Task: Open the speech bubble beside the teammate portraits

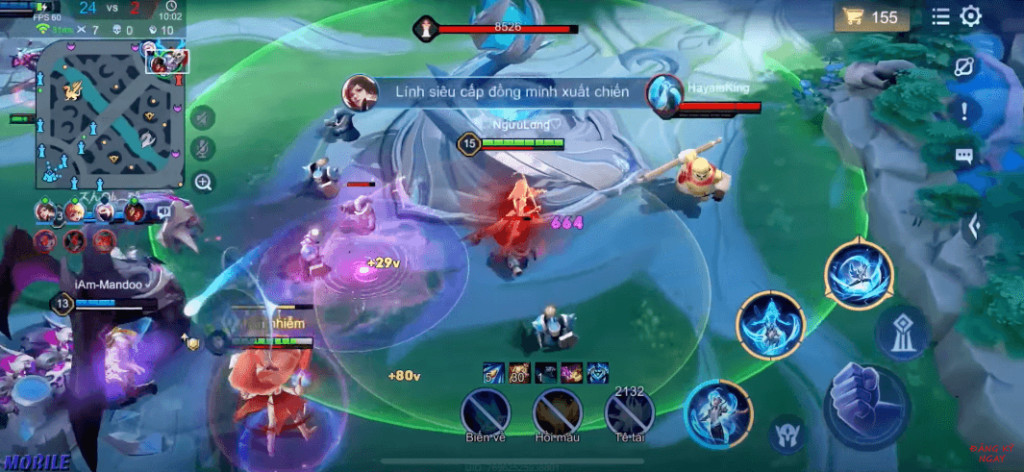Action: [x=162, y=211]
